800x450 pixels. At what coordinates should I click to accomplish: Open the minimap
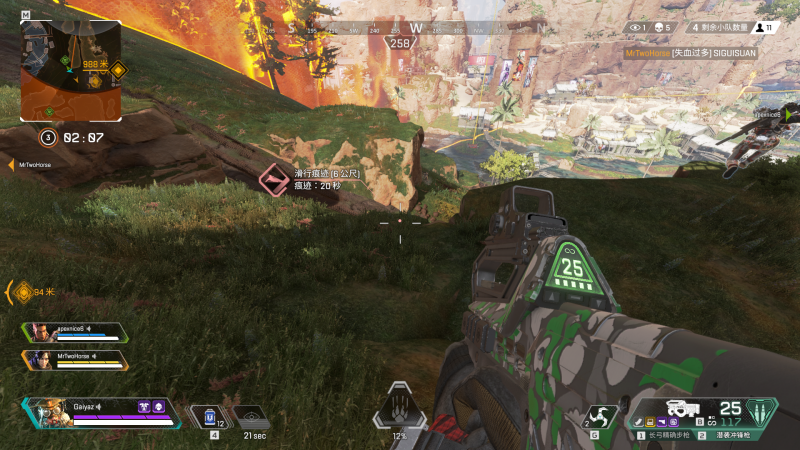click(x=71, y=69)
